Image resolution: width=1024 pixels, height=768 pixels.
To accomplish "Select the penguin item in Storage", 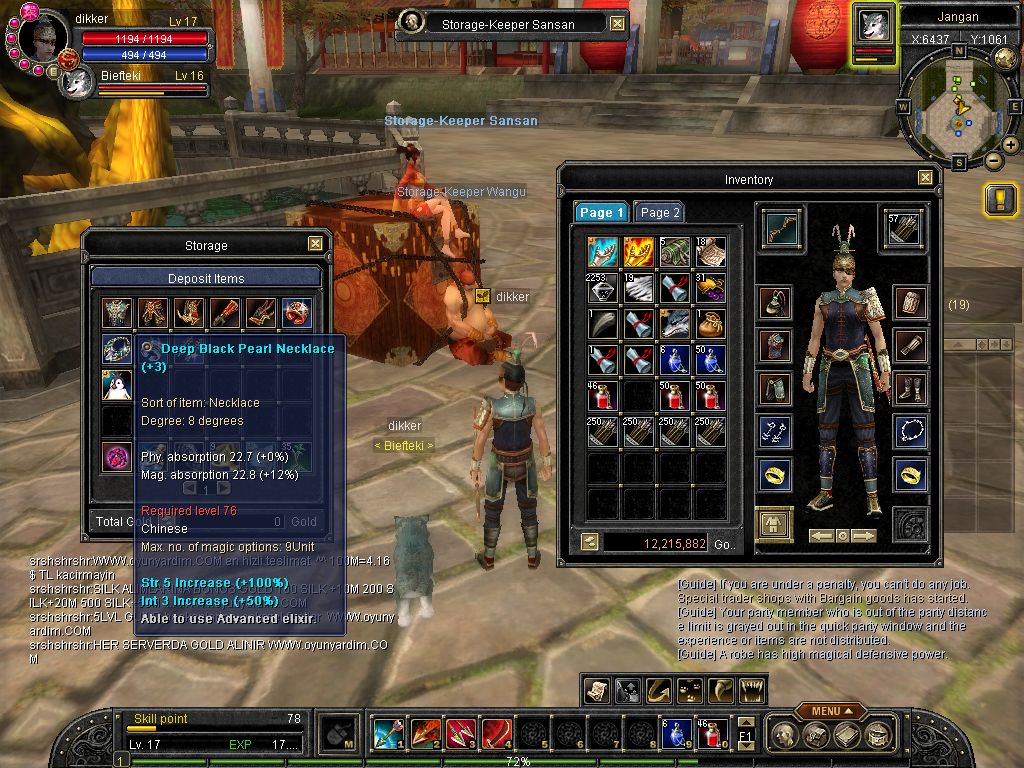I will pyautogui.click(x=117, y=385).
